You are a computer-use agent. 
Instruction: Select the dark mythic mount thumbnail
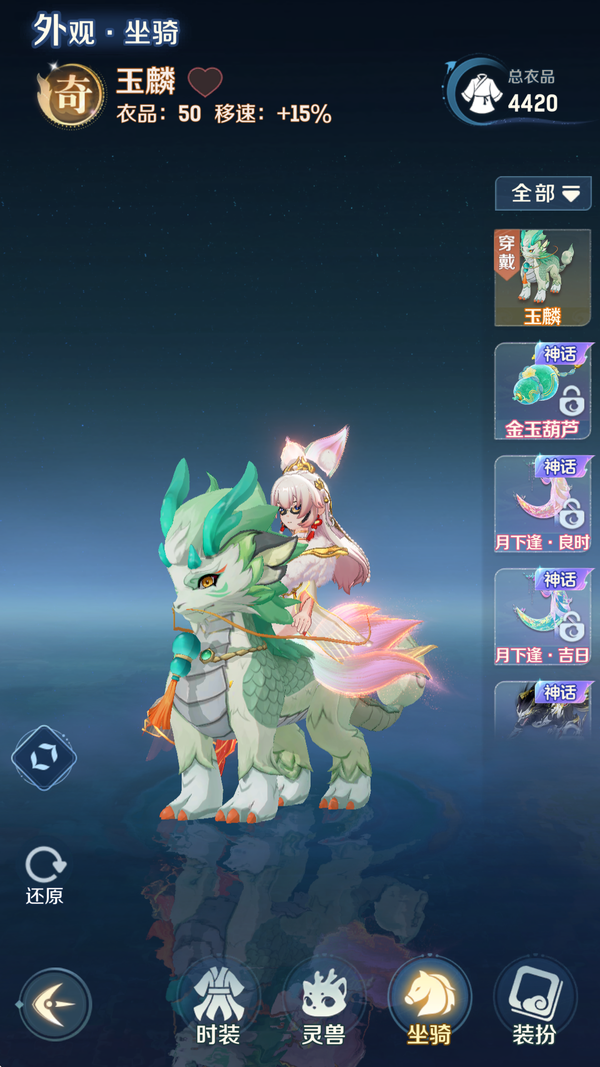pos(542,710)
